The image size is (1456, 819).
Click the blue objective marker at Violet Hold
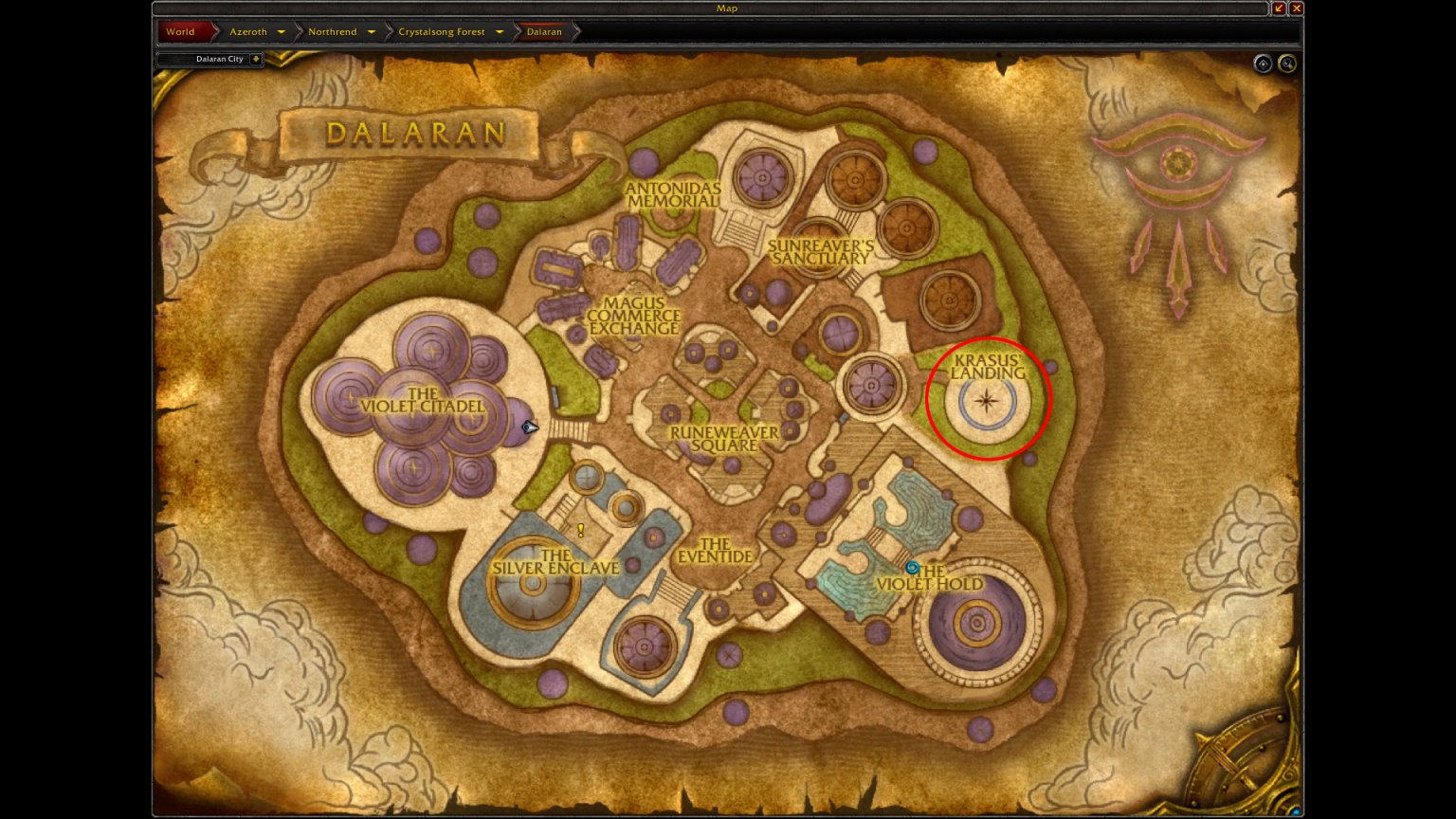[x=913, y=568]
